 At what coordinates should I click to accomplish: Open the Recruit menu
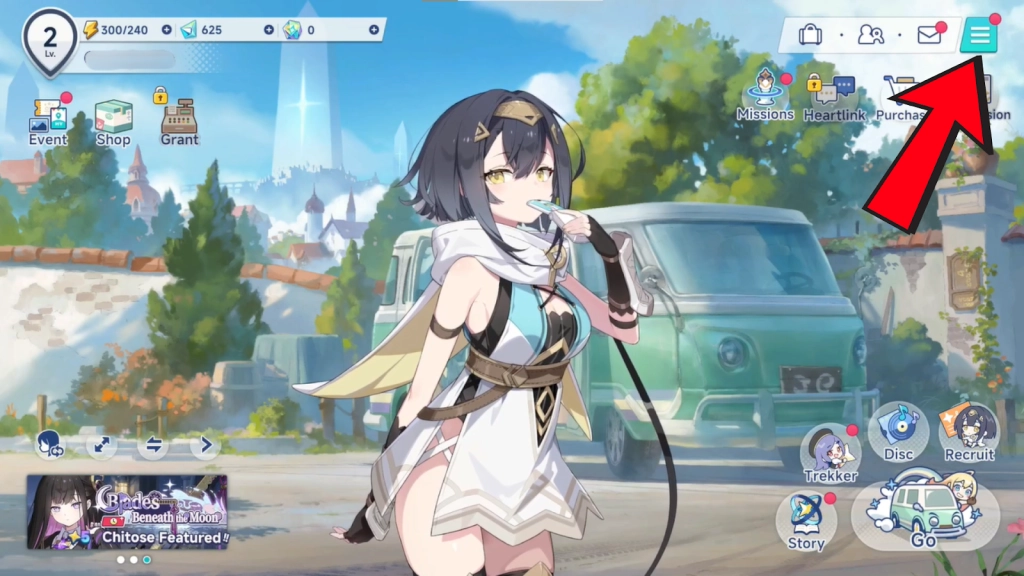(x=969, y=432)
